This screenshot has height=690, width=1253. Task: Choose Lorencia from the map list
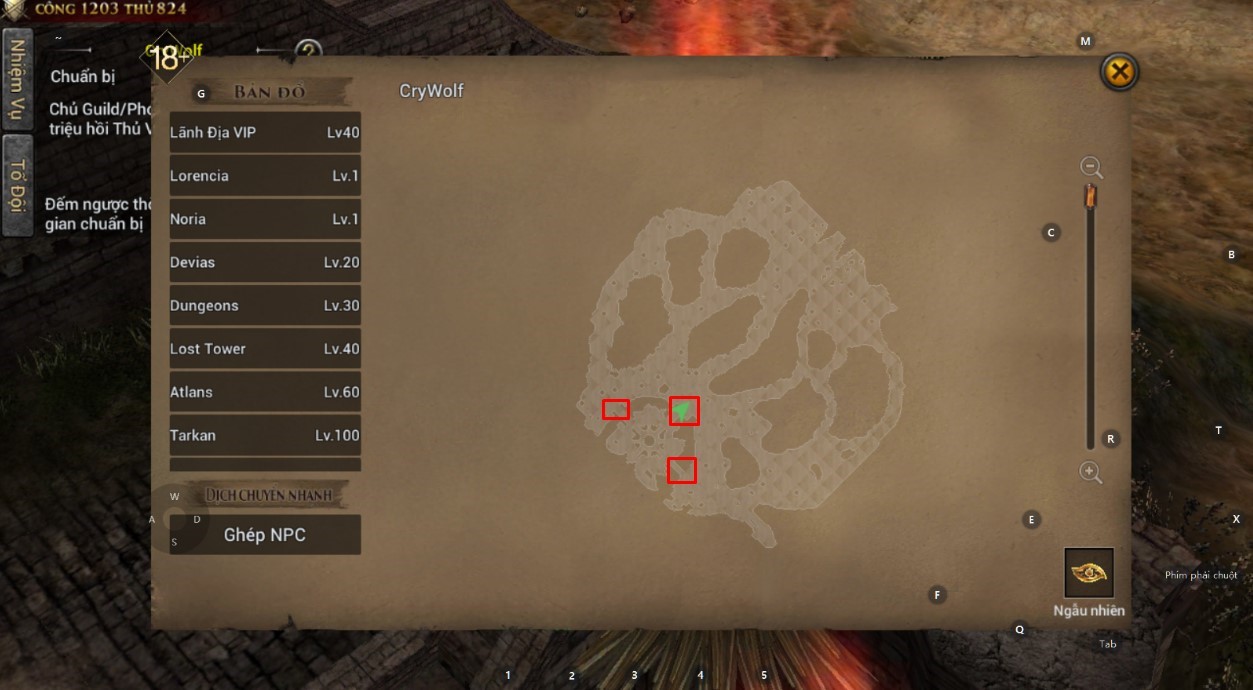click(265, 176)
